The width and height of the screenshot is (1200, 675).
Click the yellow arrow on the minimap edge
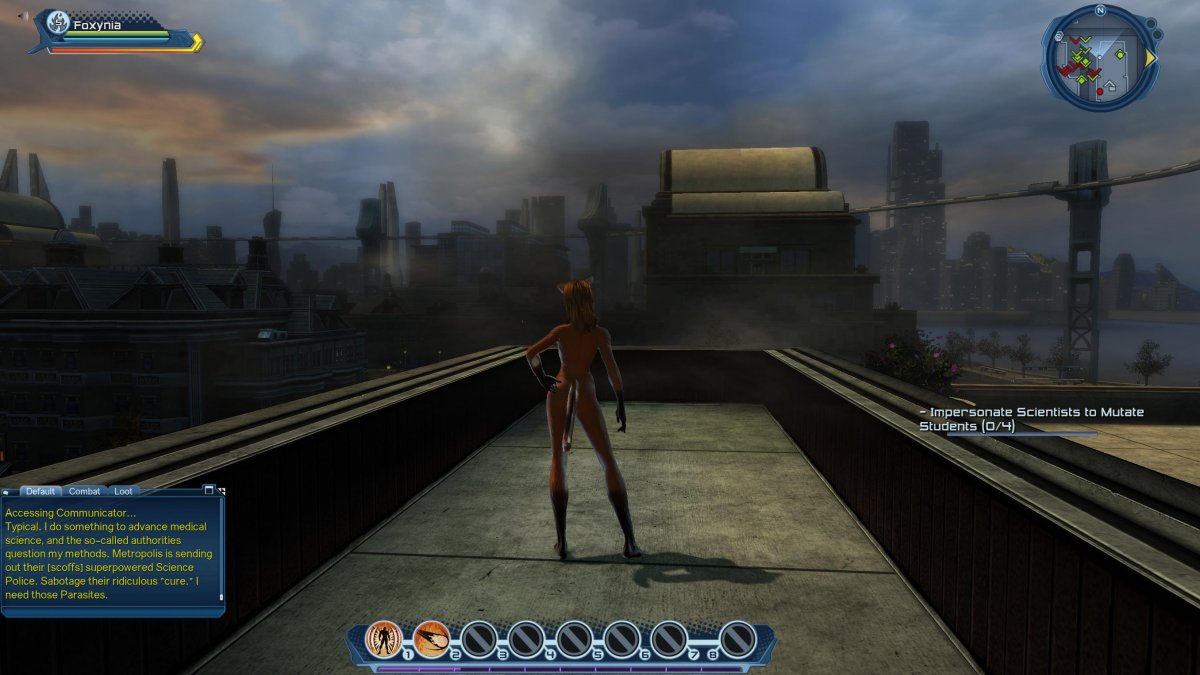point(1150,58)
